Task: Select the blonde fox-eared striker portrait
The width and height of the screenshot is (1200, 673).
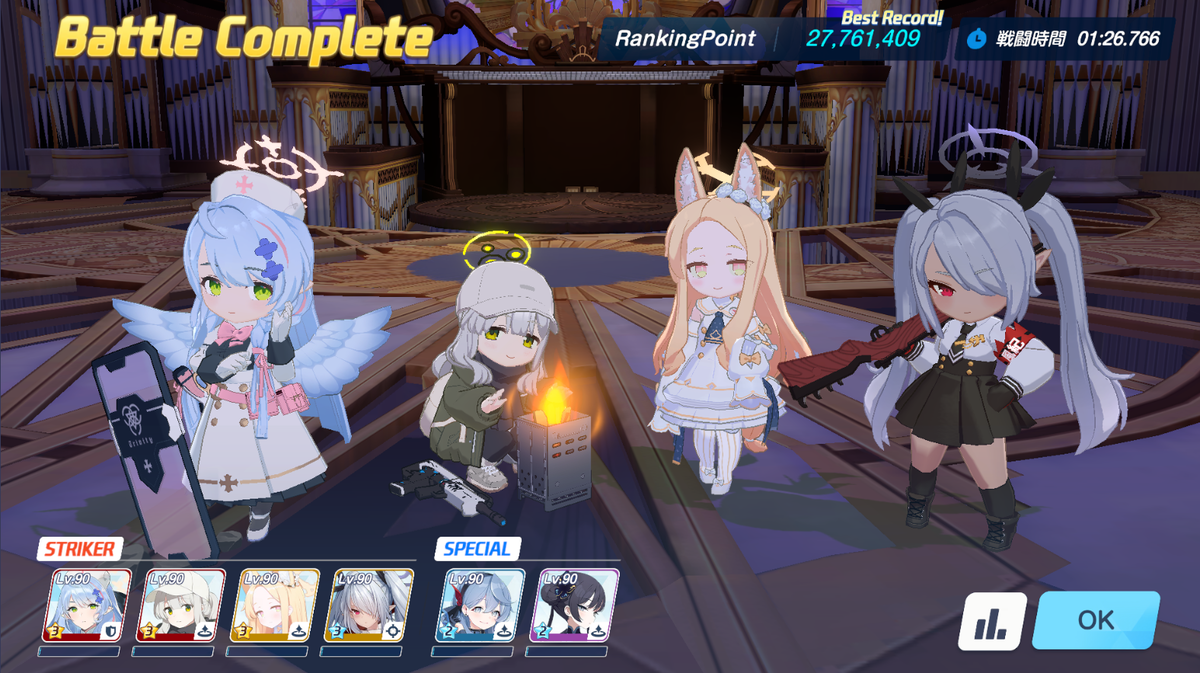Action: coord(275,605)
